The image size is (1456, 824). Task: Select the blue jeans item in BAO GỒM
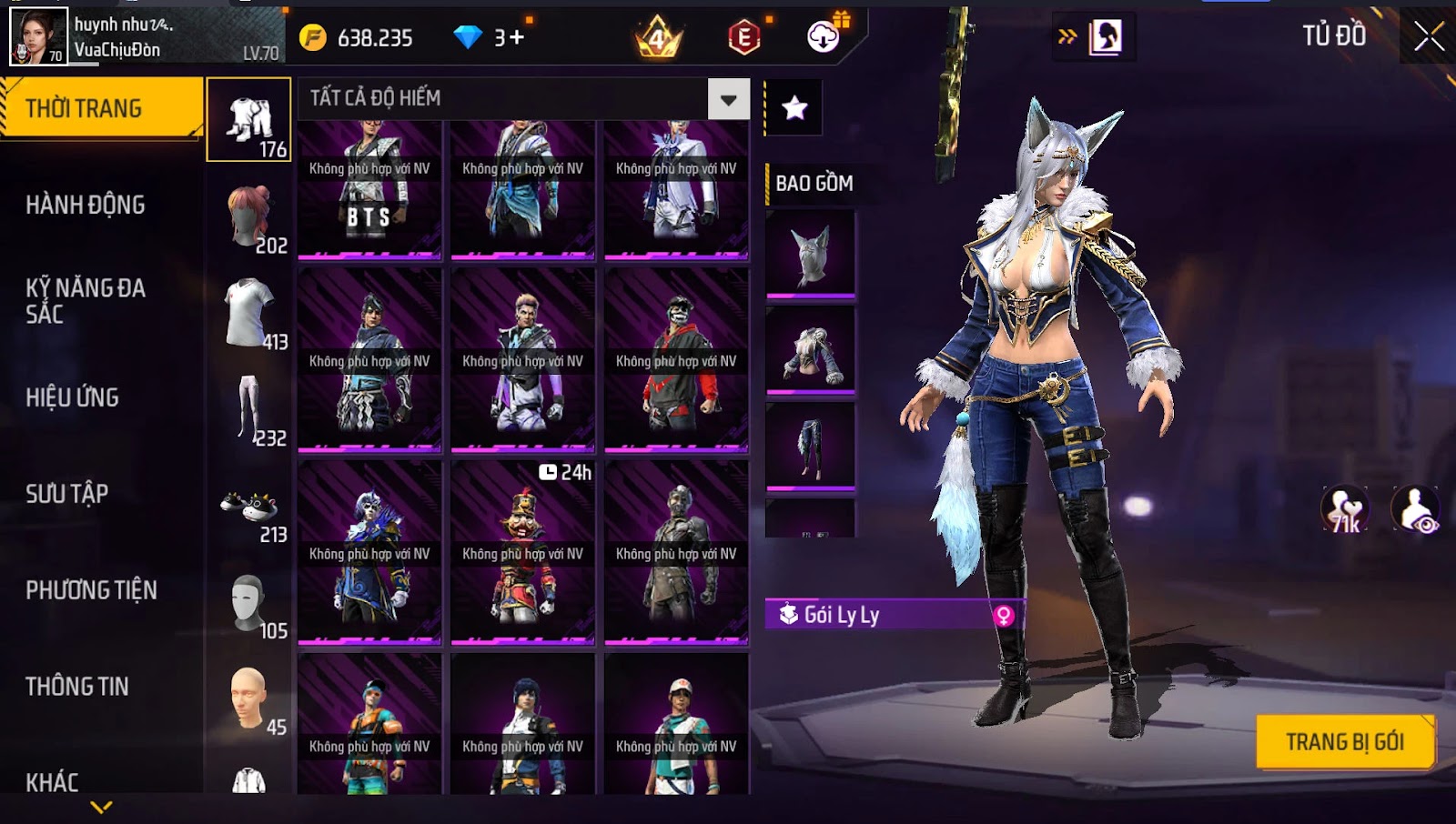coord(811,446)
